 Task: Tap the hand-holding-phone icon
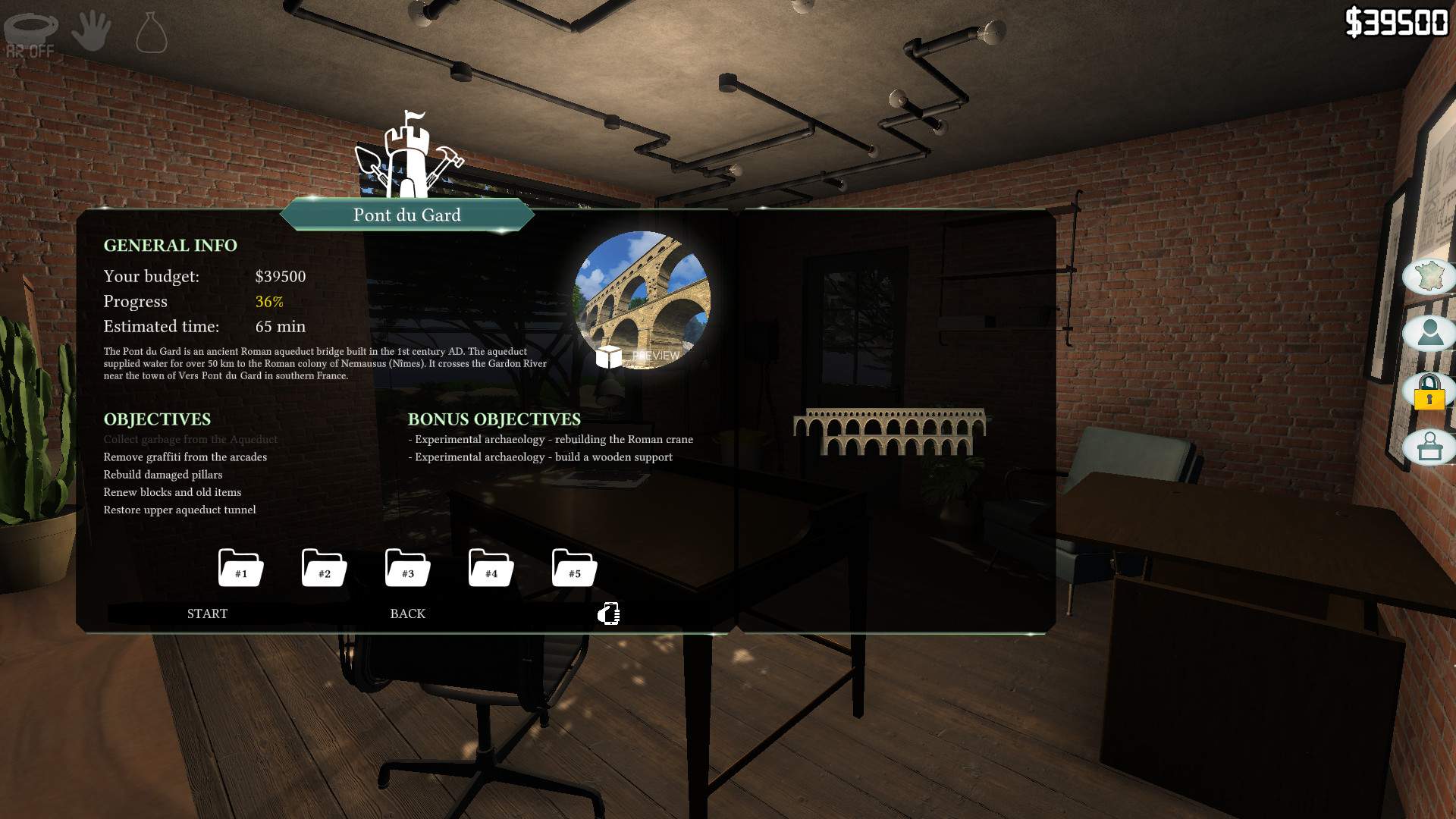tap(609, 613)
